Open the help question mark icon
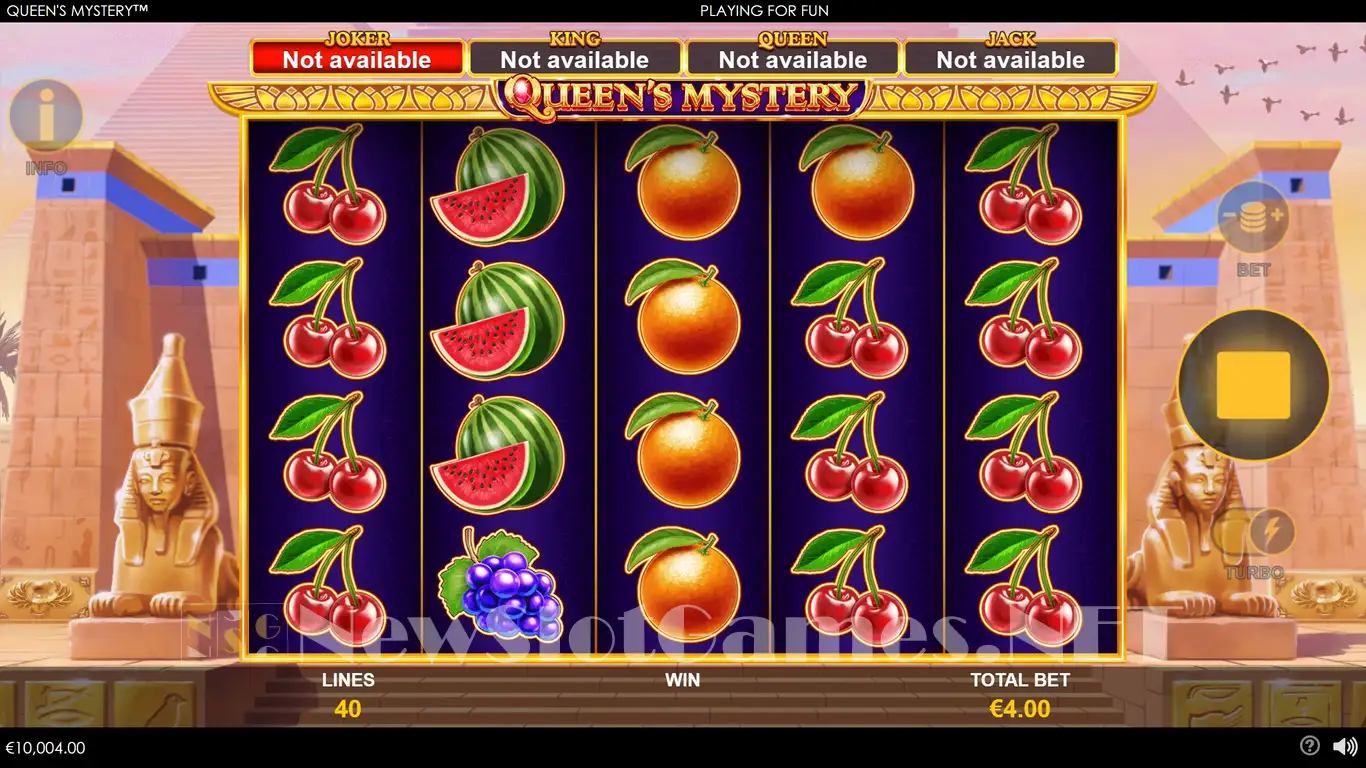The image size is (1366, 768). tap(1309, 746)
